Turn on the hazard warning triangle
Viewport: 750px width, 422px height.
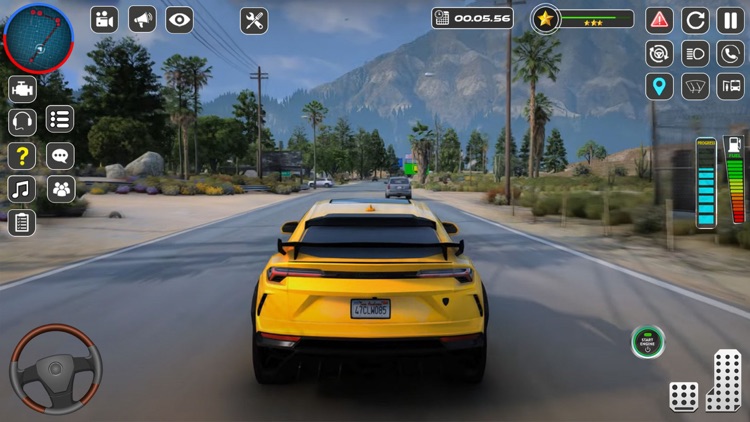[x=659, y=19]
